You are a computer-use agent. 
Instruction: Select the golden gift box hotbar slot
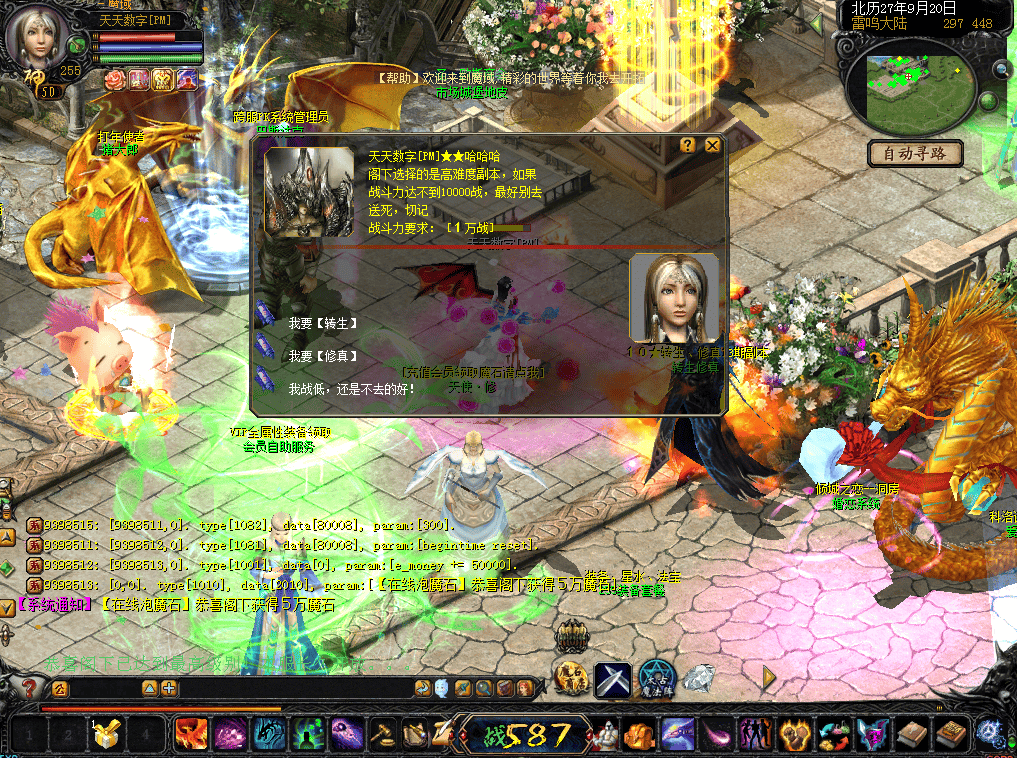coord(106,736)
